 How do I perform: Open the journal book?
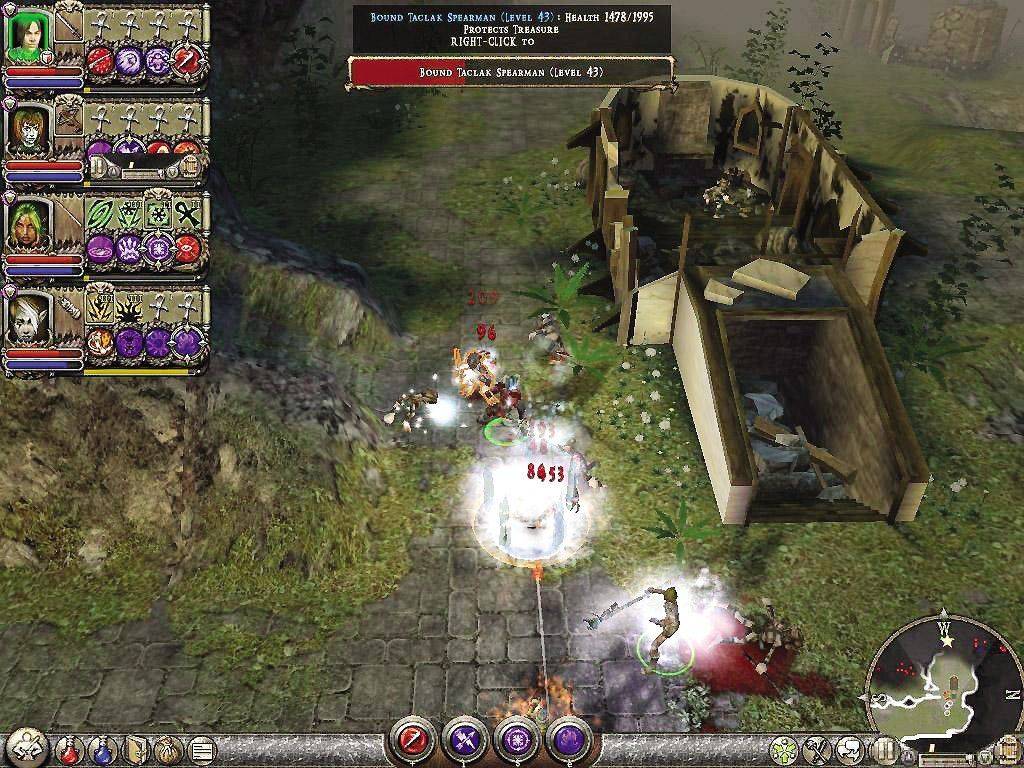click(135, 748)
